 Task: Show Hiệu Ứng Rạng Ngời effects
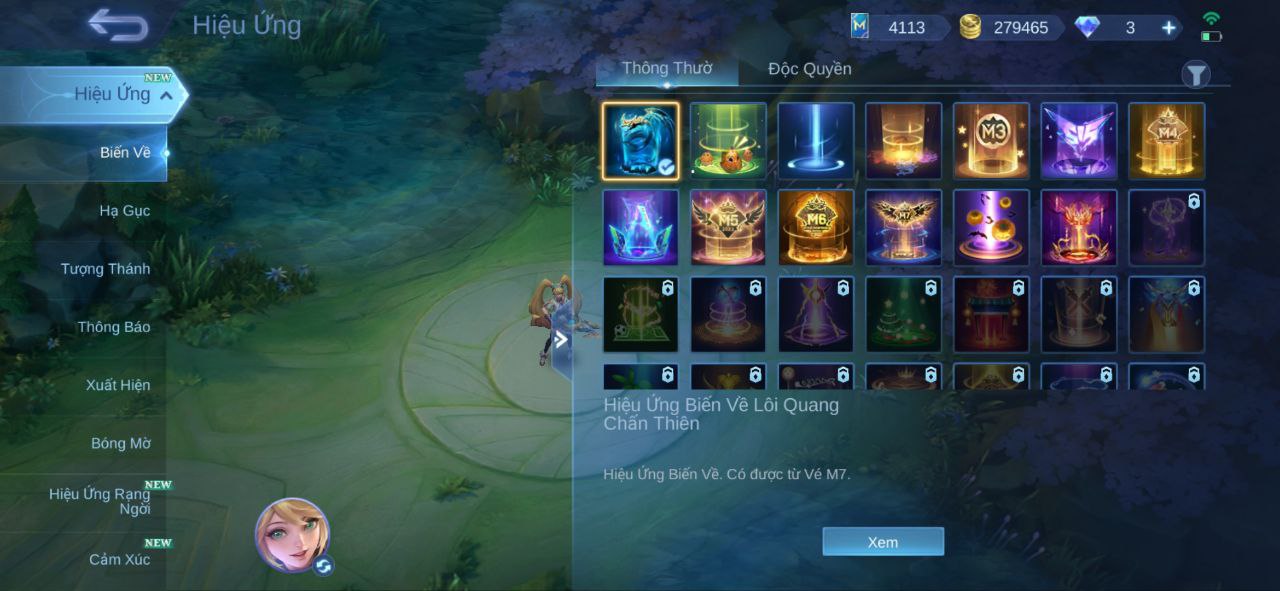click(101, 501)
